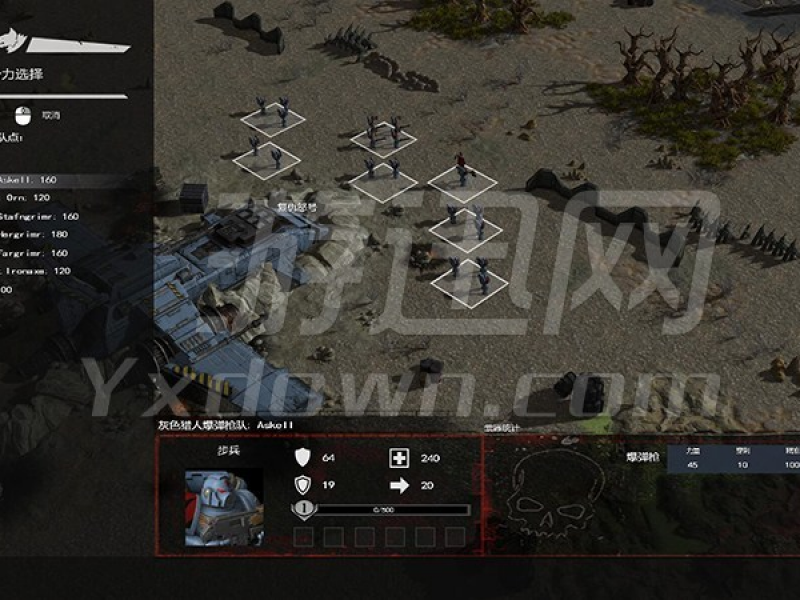800x600 pixels.
Task: Select the deployment tile with the red unit
Action: click(x=462, y=182)
